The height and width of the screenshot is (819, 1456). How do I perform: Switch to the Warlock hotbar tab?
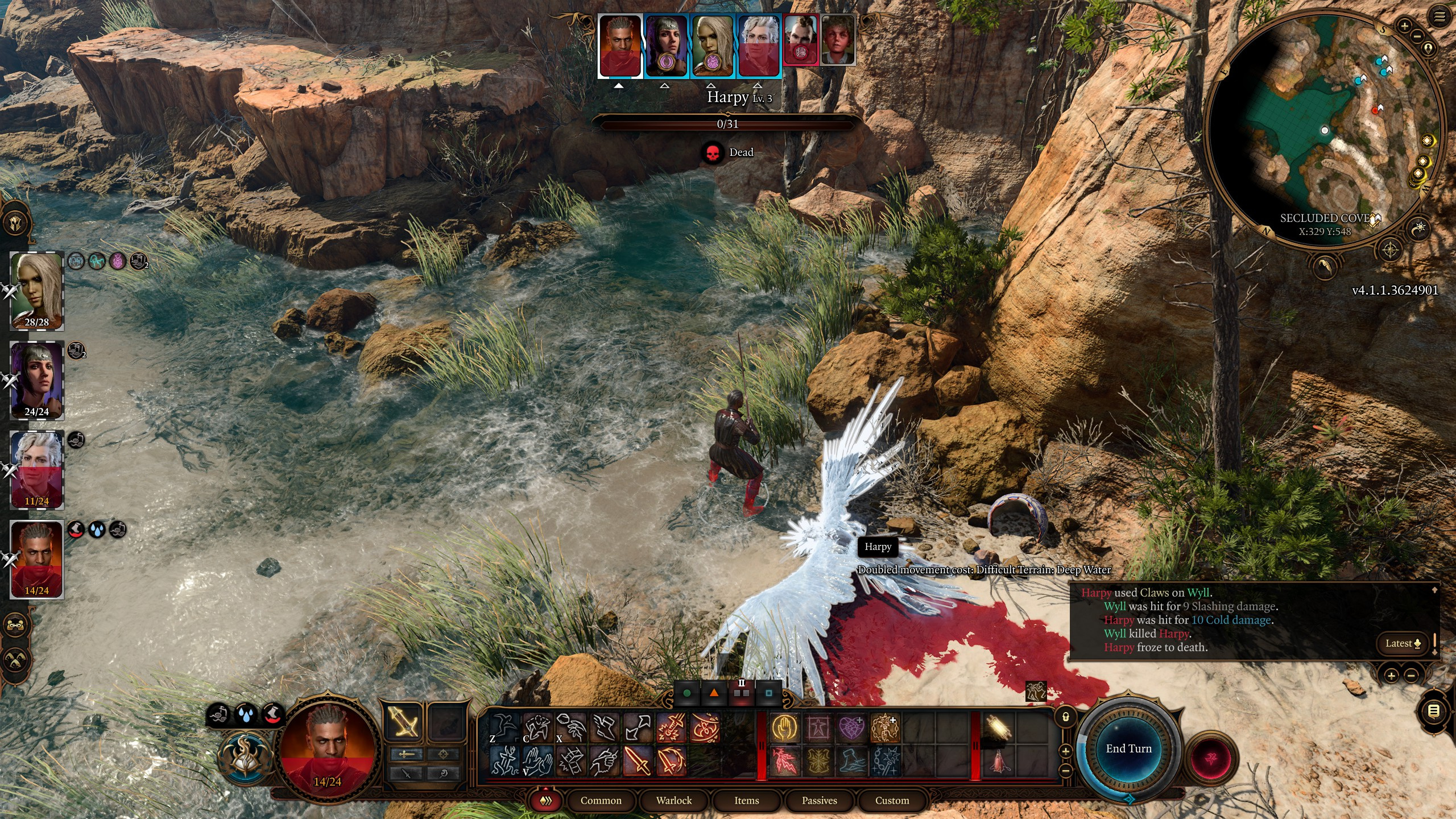(674, 800)
